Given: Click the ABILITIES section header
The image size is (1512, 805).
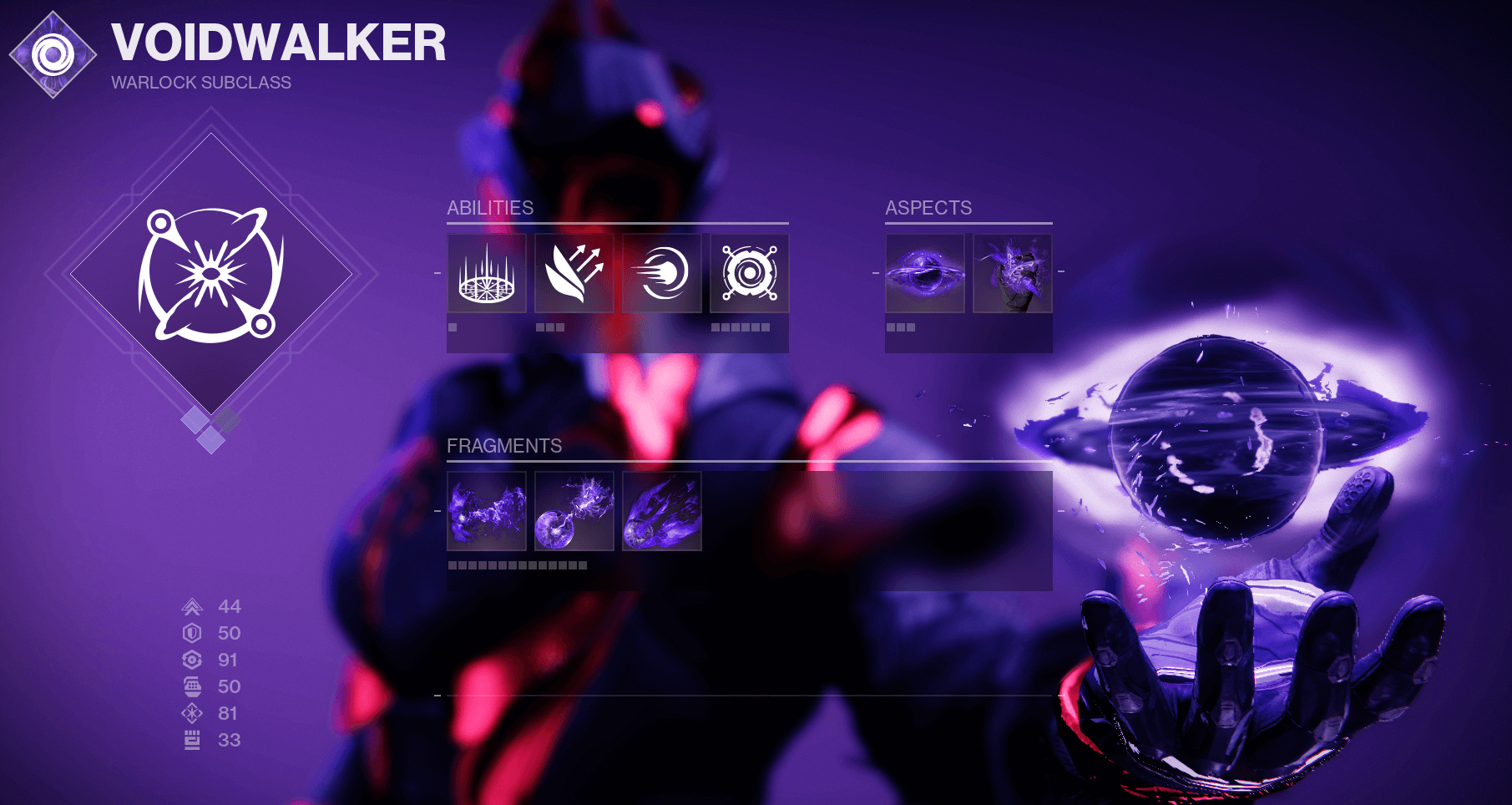Looking at the screenshot, I should (x=491, y=208).
